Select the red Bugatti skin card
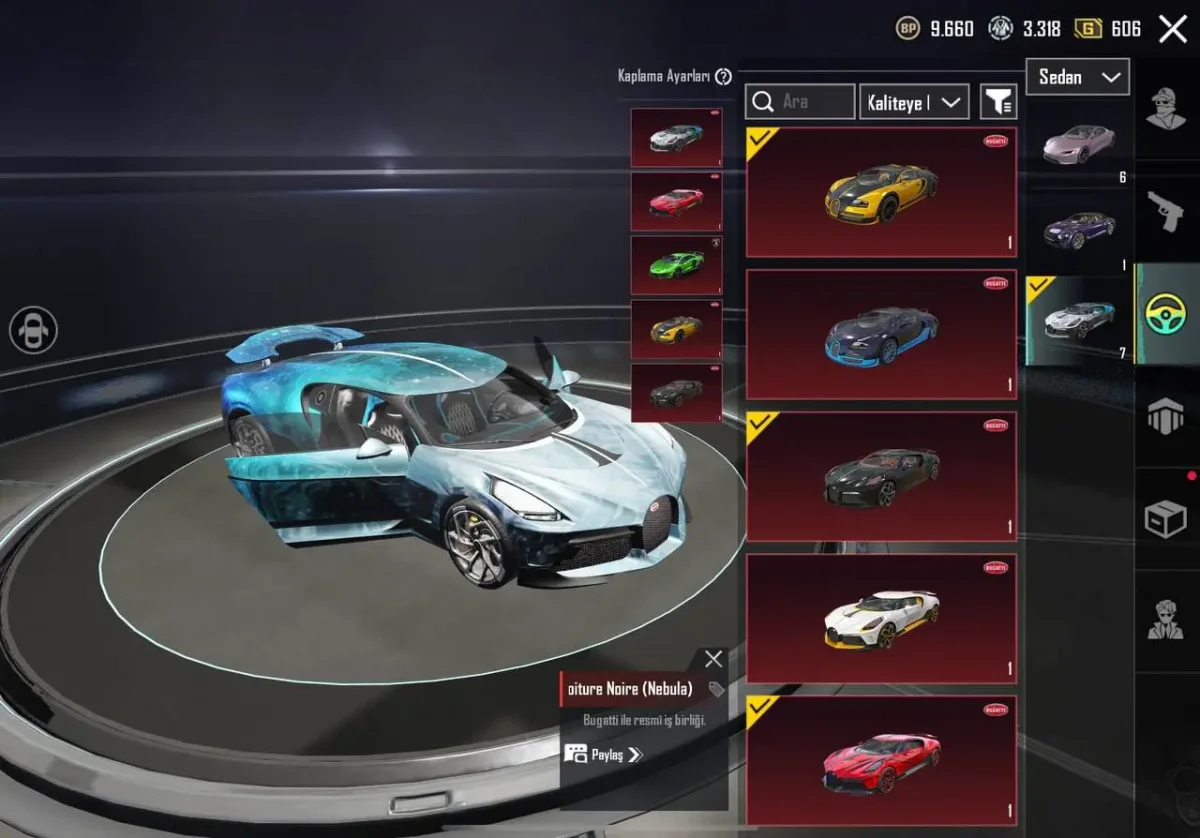This screenshot has height=838, width=1200. [x=881, y=760]
